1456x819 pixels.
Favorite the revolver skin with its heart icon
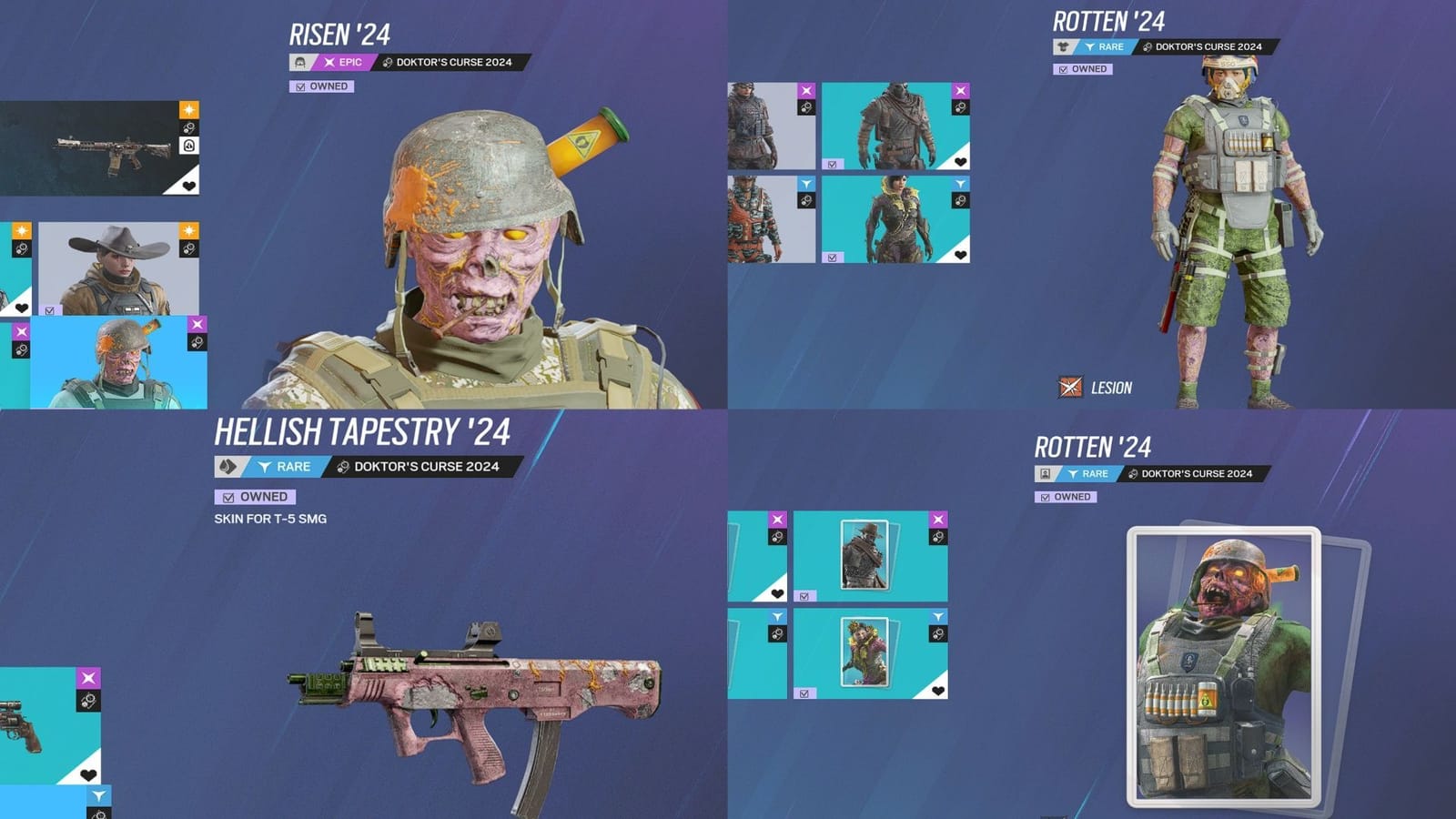pos(88,774)
